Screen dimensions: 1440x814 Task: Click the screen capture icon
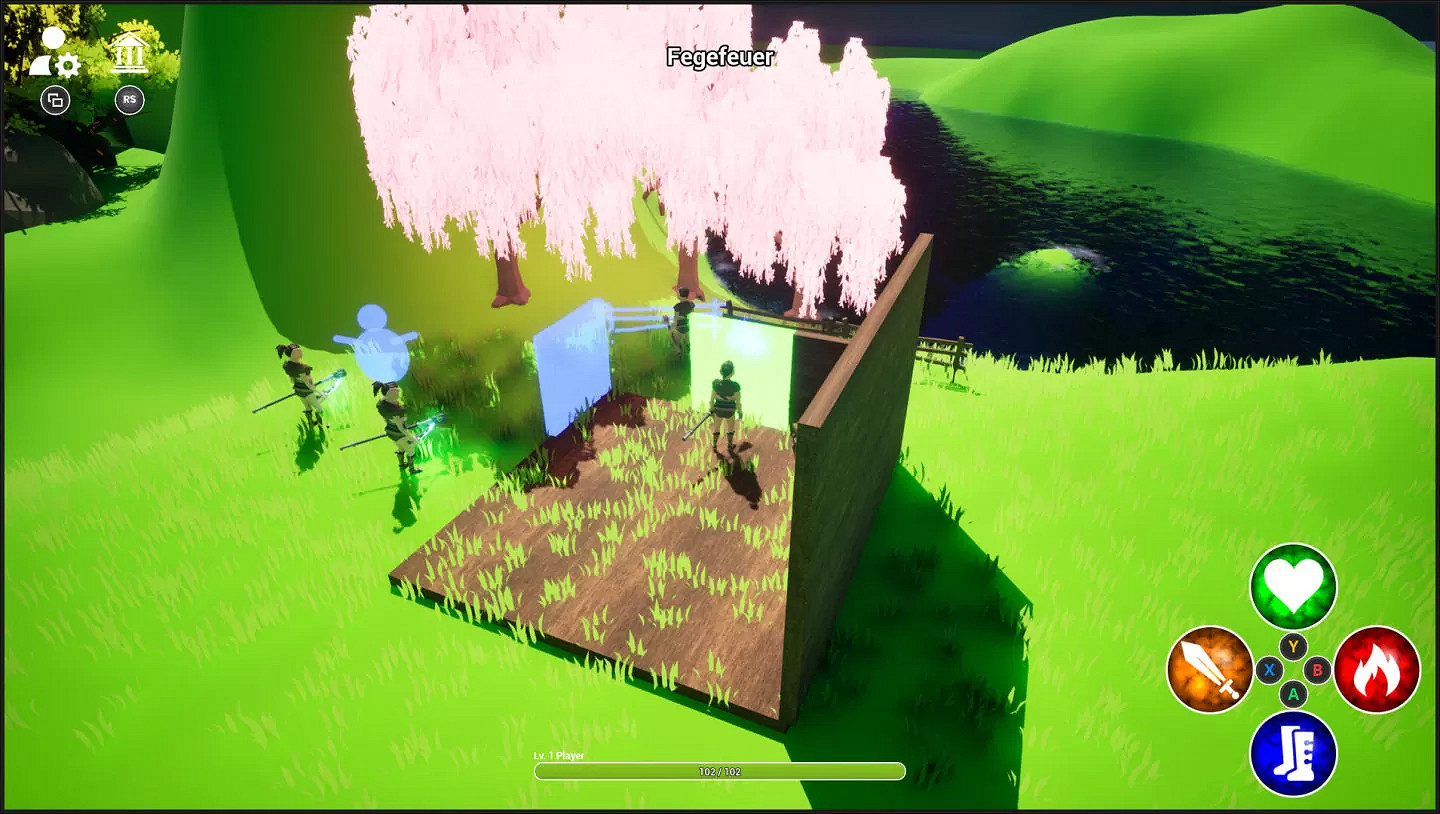[55, 100]
